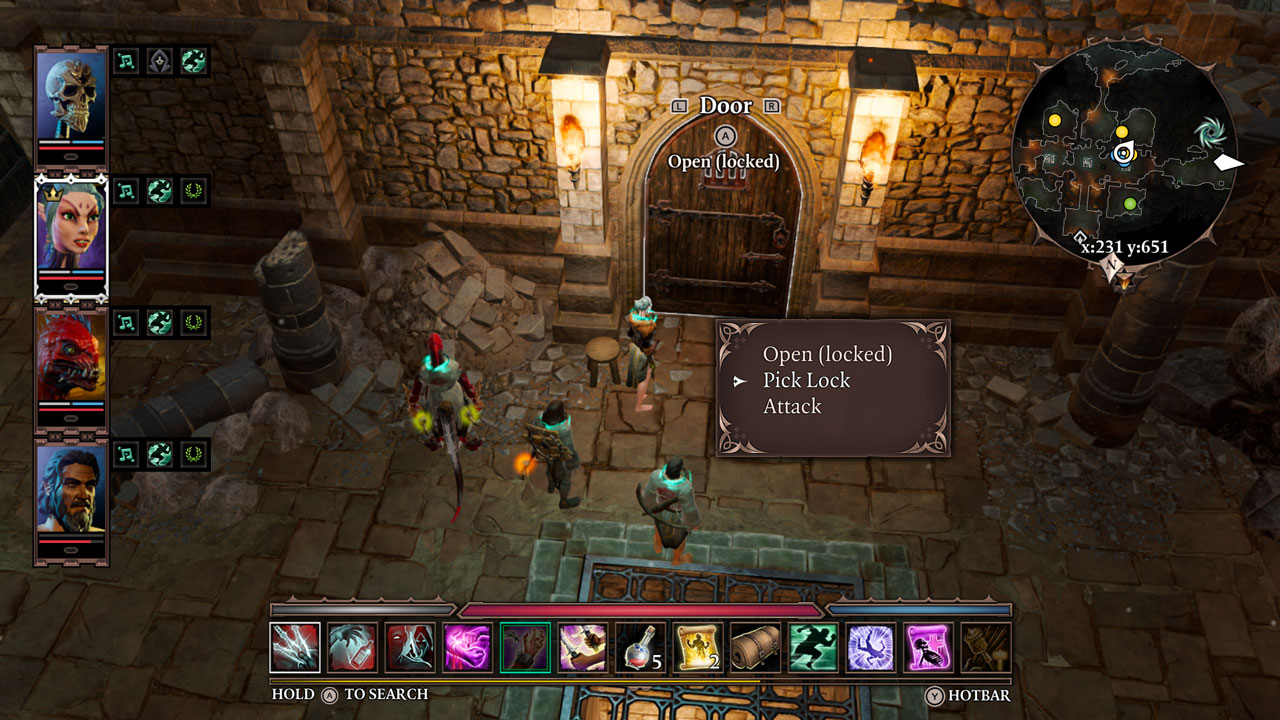Click the bedroll icon in the hotbar

click(x=755, y=650)
